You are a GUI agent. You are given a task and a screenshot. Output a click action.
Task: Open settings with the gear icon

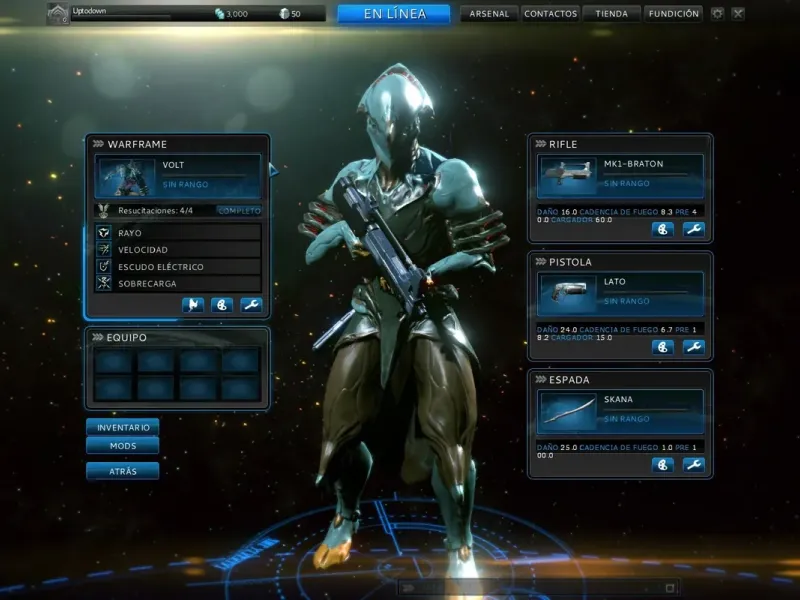tap(717, 14)
